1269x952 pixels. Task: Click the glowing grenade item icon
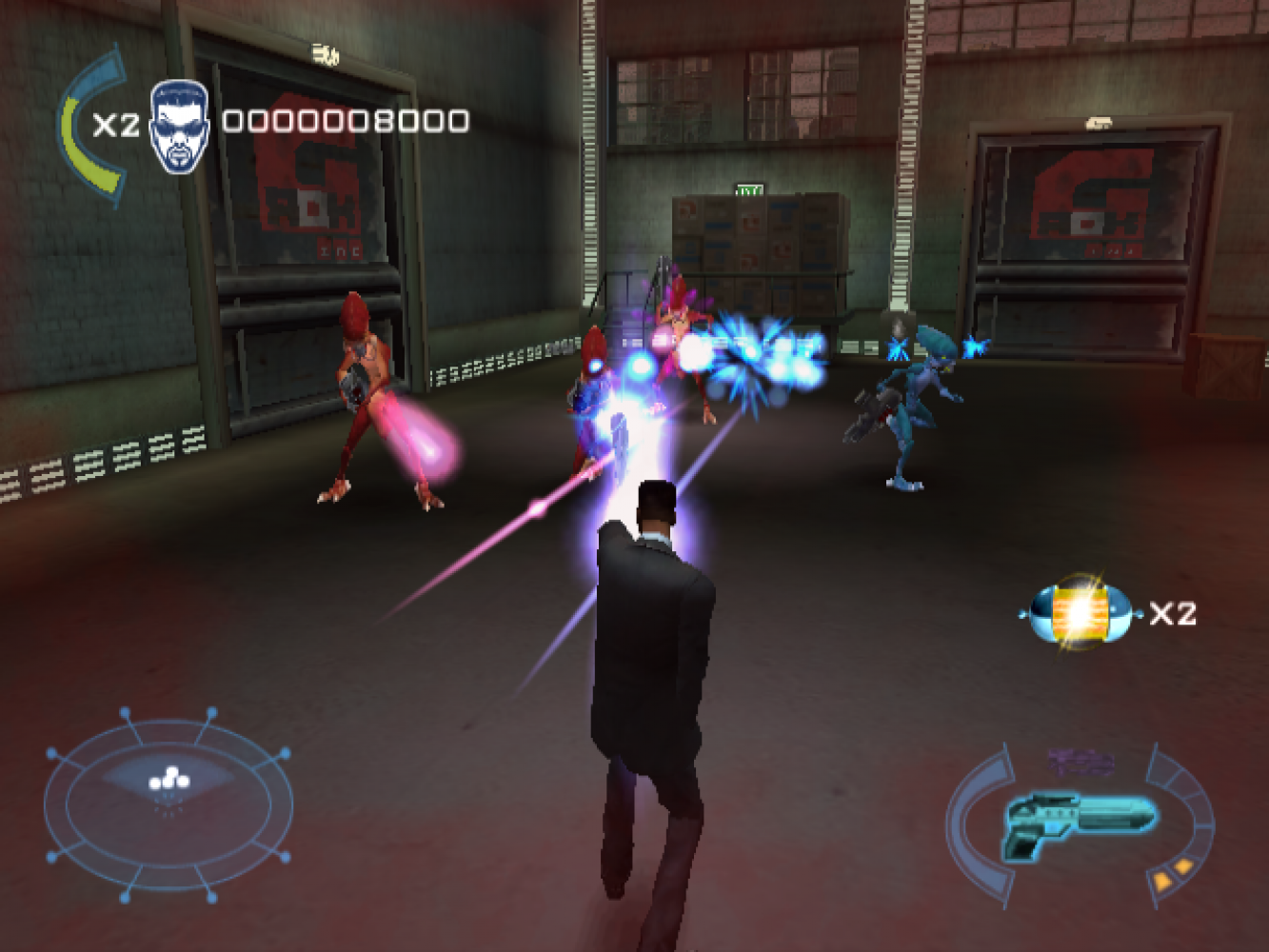pyautogui.click(x=1081, y=613)
